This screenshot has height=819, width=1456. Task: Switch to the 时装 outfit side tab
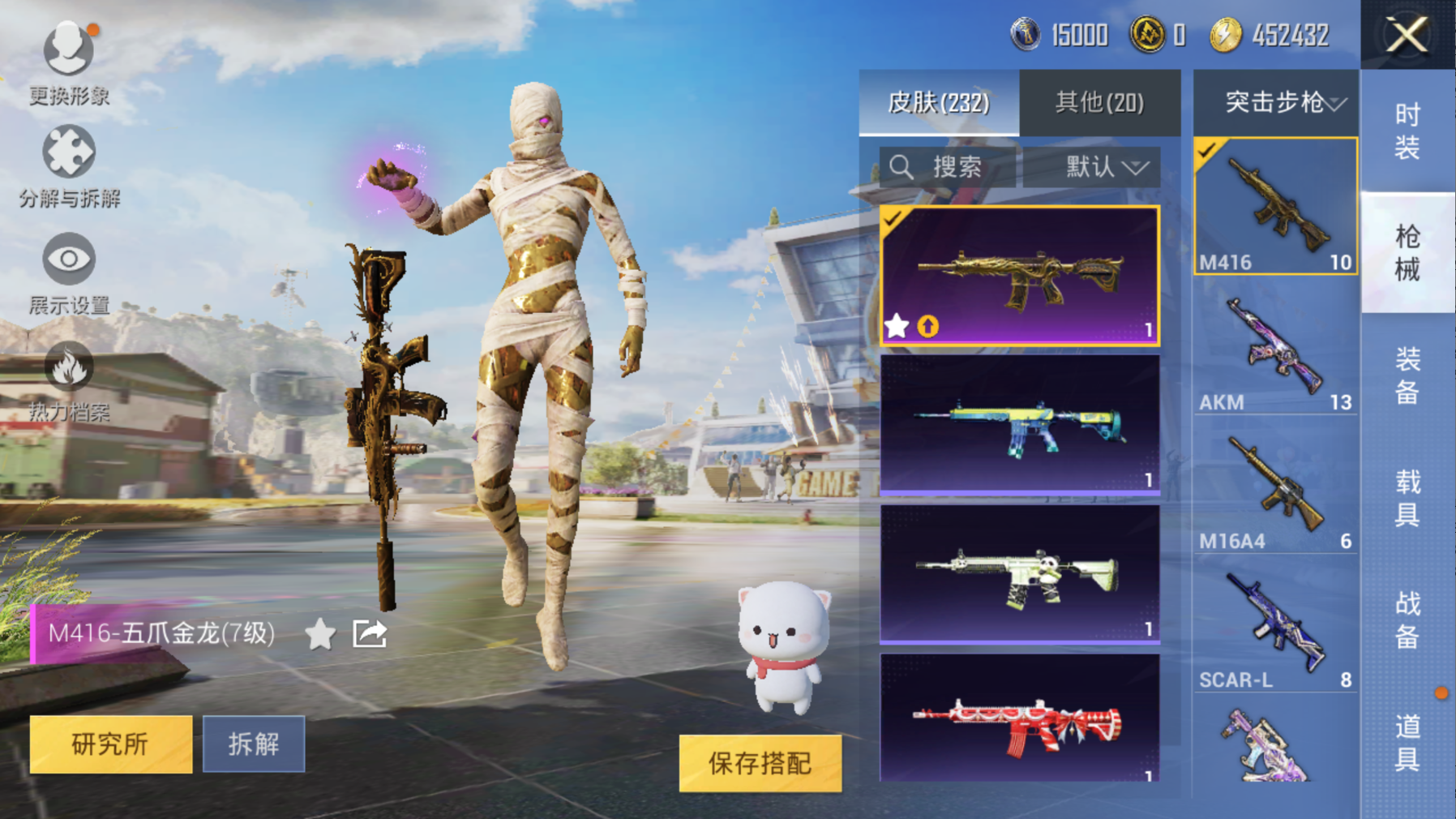pyautogui.click(x=1407, y=131)
